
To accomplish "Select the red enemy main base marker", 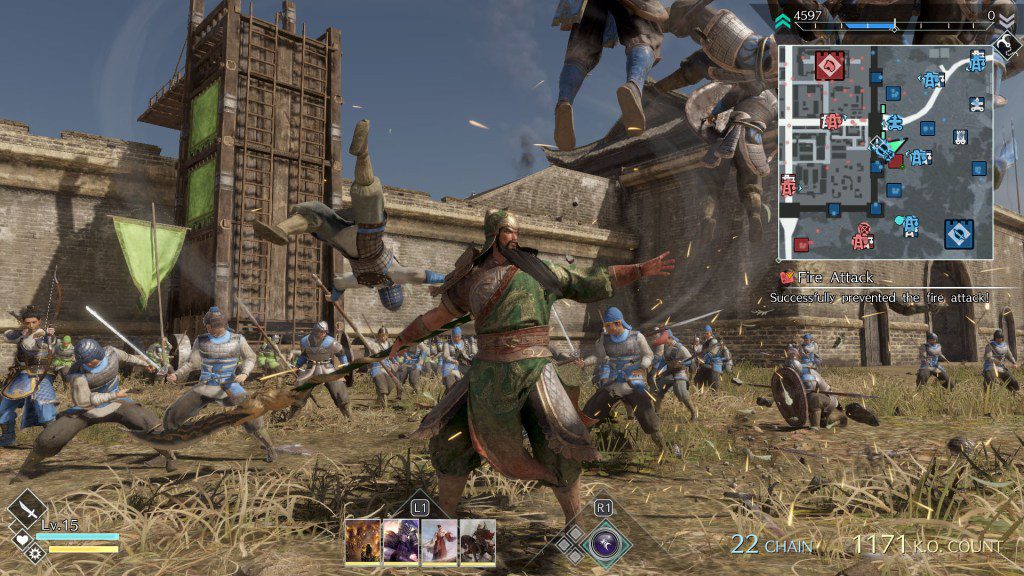I will pyautogui.click(x=830, y=66).
